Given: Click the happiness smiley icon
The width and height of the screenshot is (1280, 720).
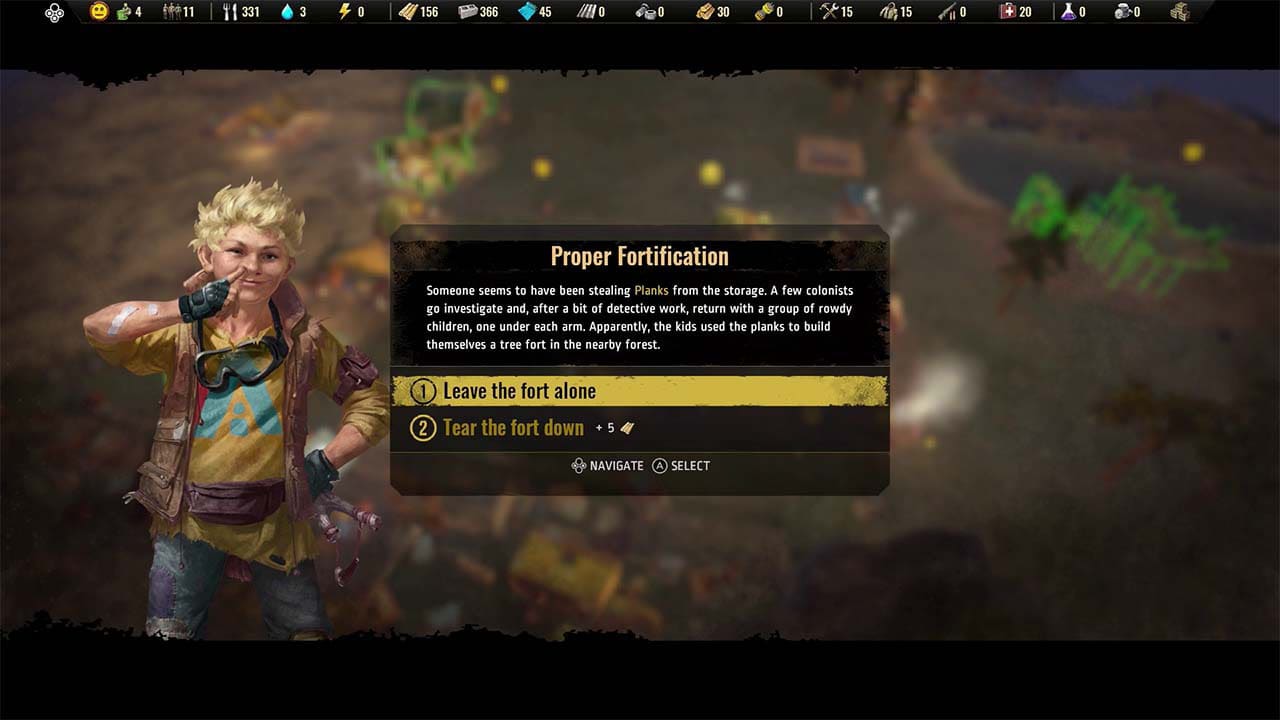Looking at the screenshot, I should pos(100,13).
